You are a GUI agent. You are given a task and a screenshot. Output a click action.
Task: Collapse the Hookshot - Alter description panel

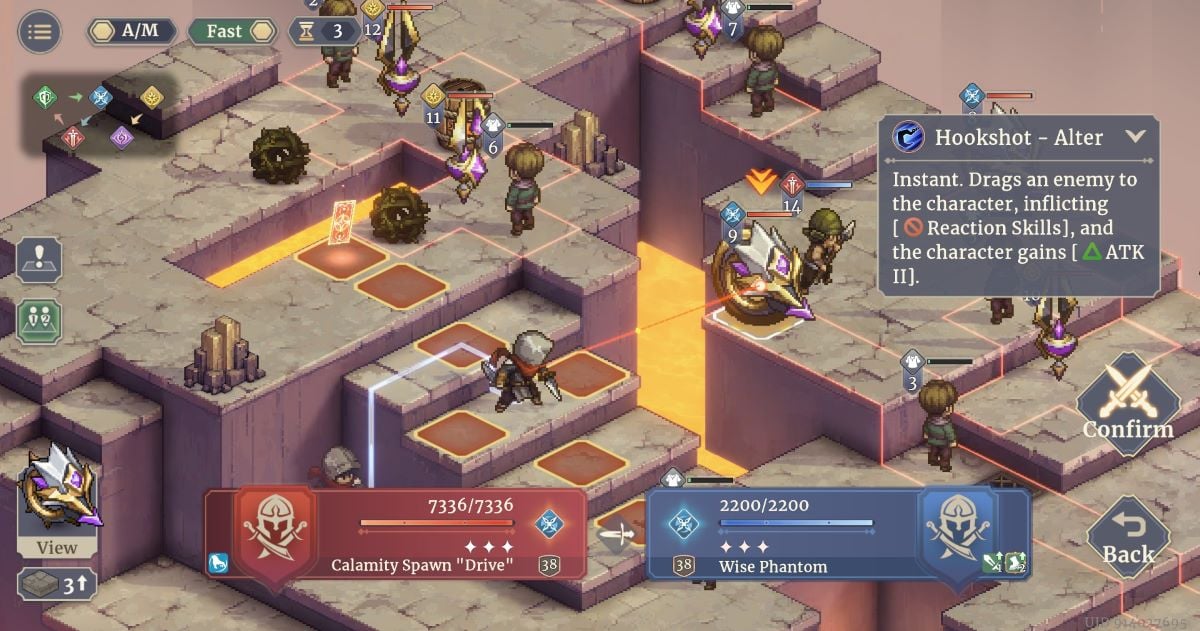[x=1135, y=137]
